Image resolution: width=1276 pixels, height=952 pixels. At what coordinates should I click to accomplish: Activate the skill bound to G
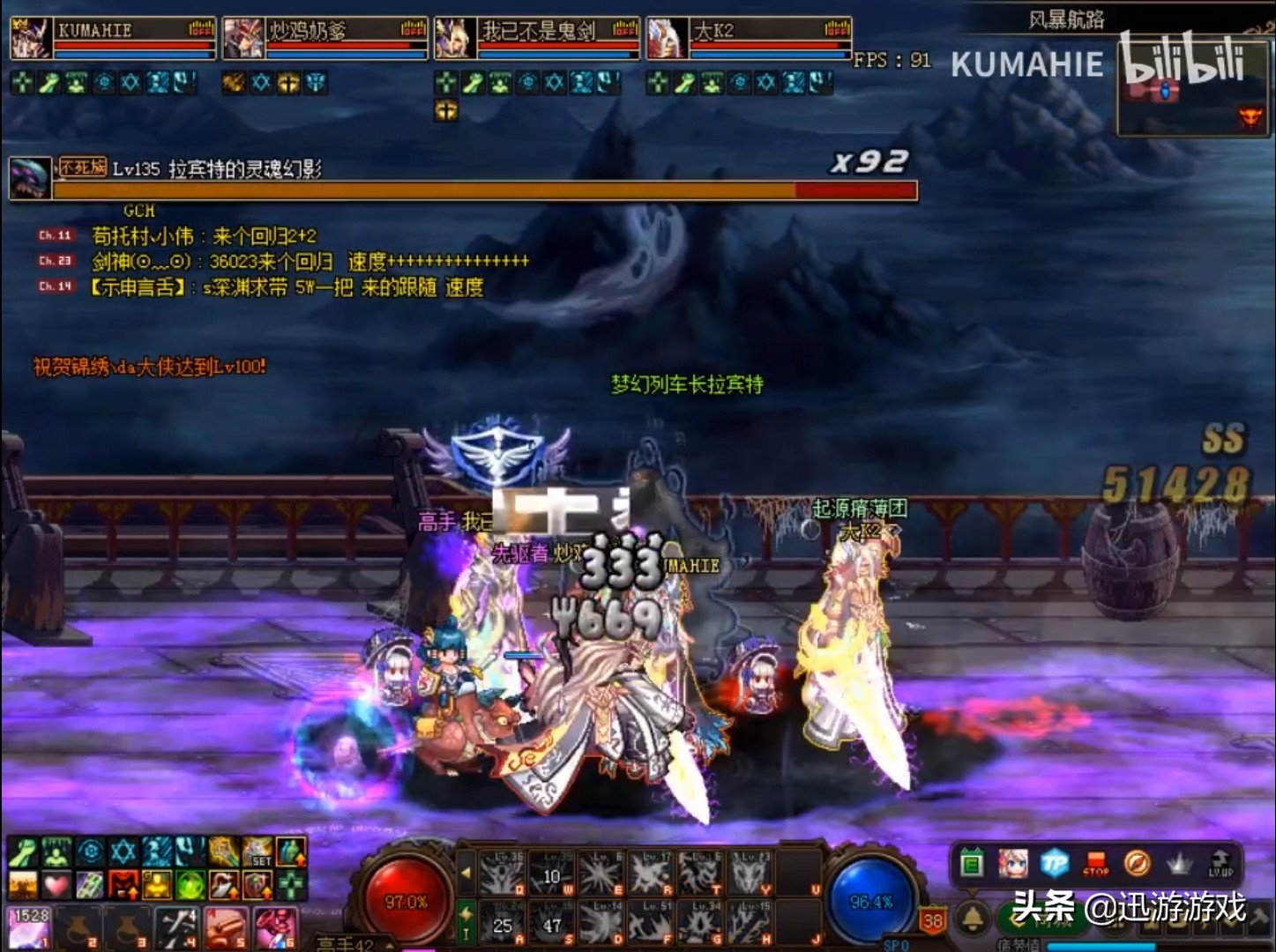[701, 922]
